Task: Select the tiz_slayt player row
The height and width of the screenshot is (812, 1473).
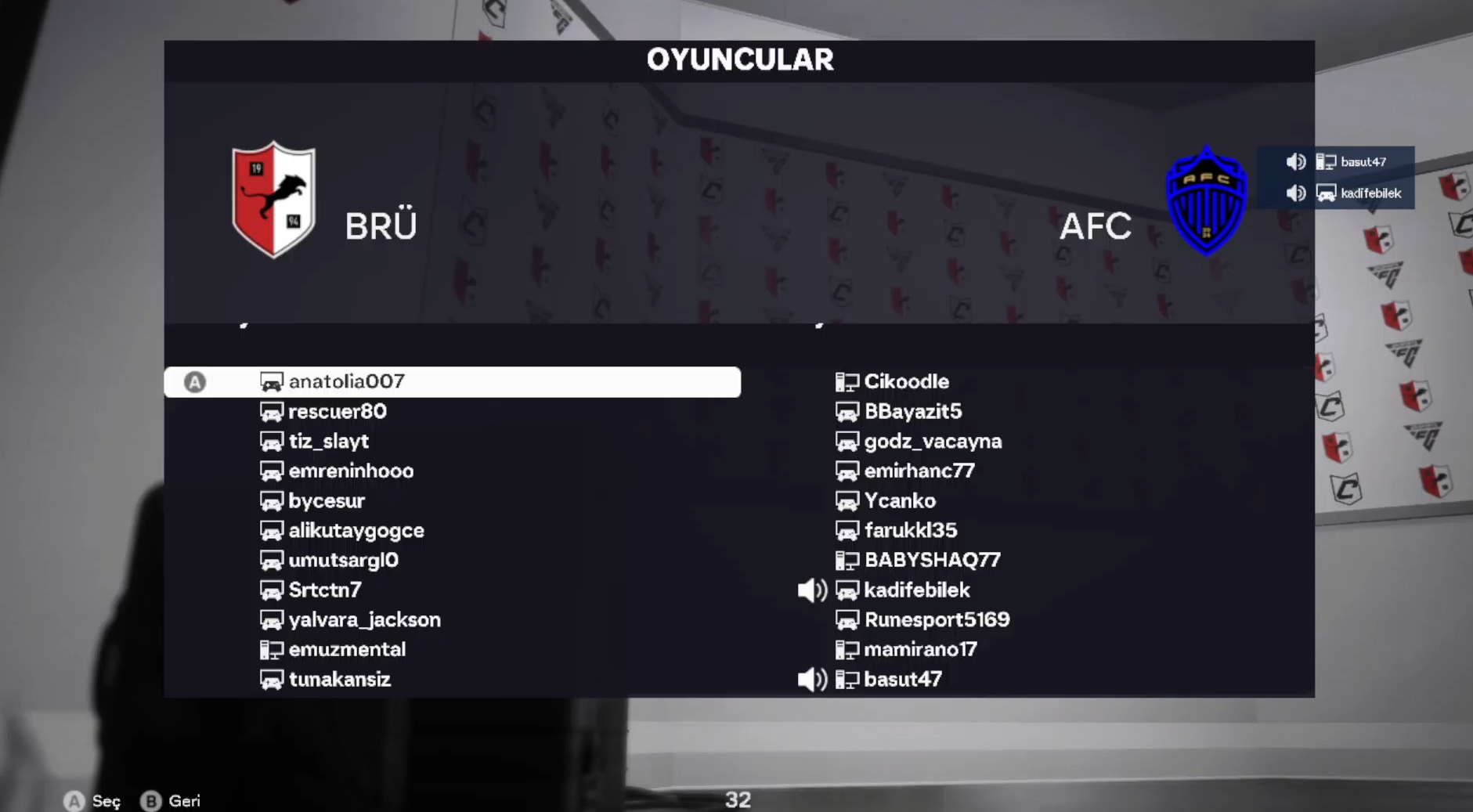Action: click(x=328, y=441)
